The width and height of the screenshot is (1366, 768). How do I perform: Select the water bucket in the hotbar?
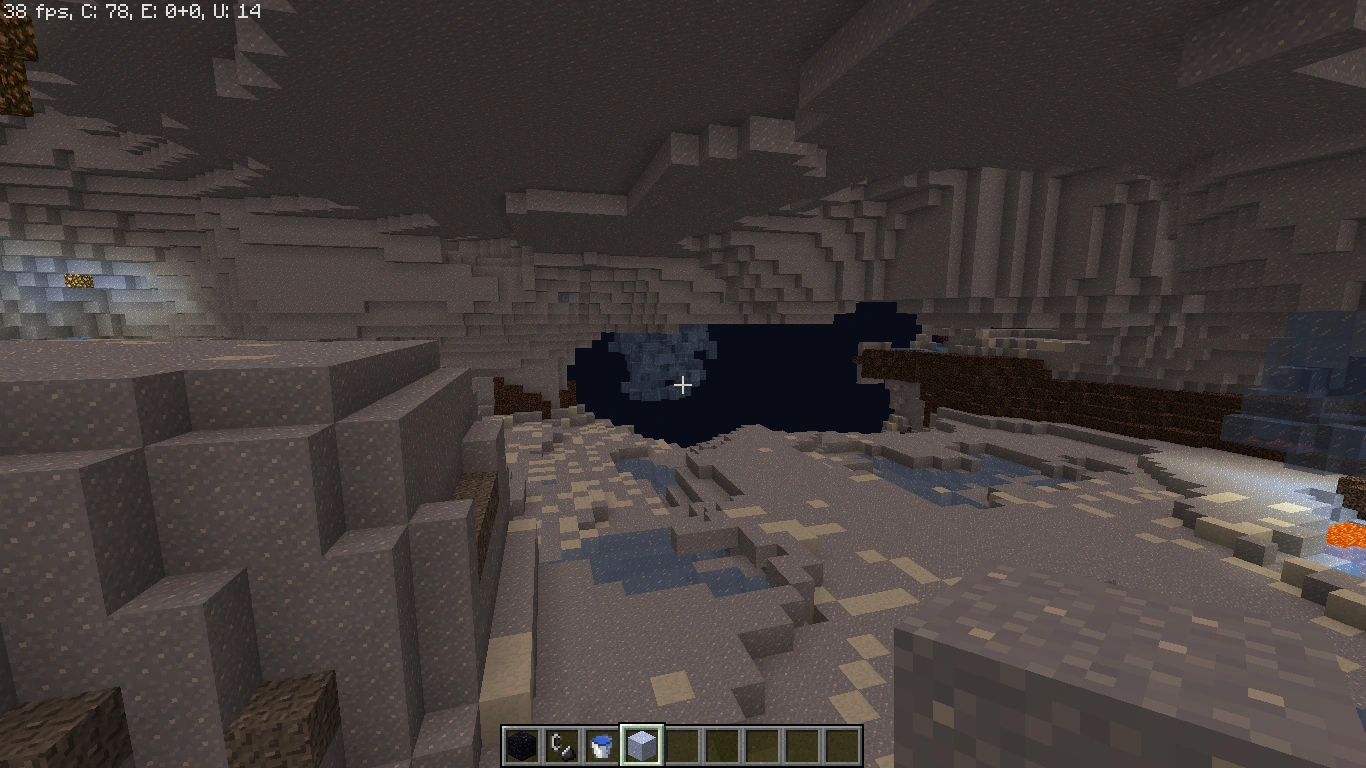604,744
